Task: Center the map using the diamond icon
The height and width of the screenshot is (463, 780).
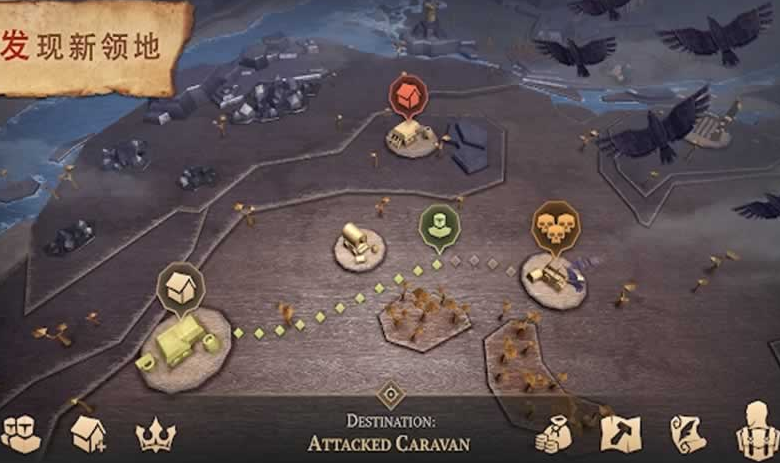Action: coord(390,393)
